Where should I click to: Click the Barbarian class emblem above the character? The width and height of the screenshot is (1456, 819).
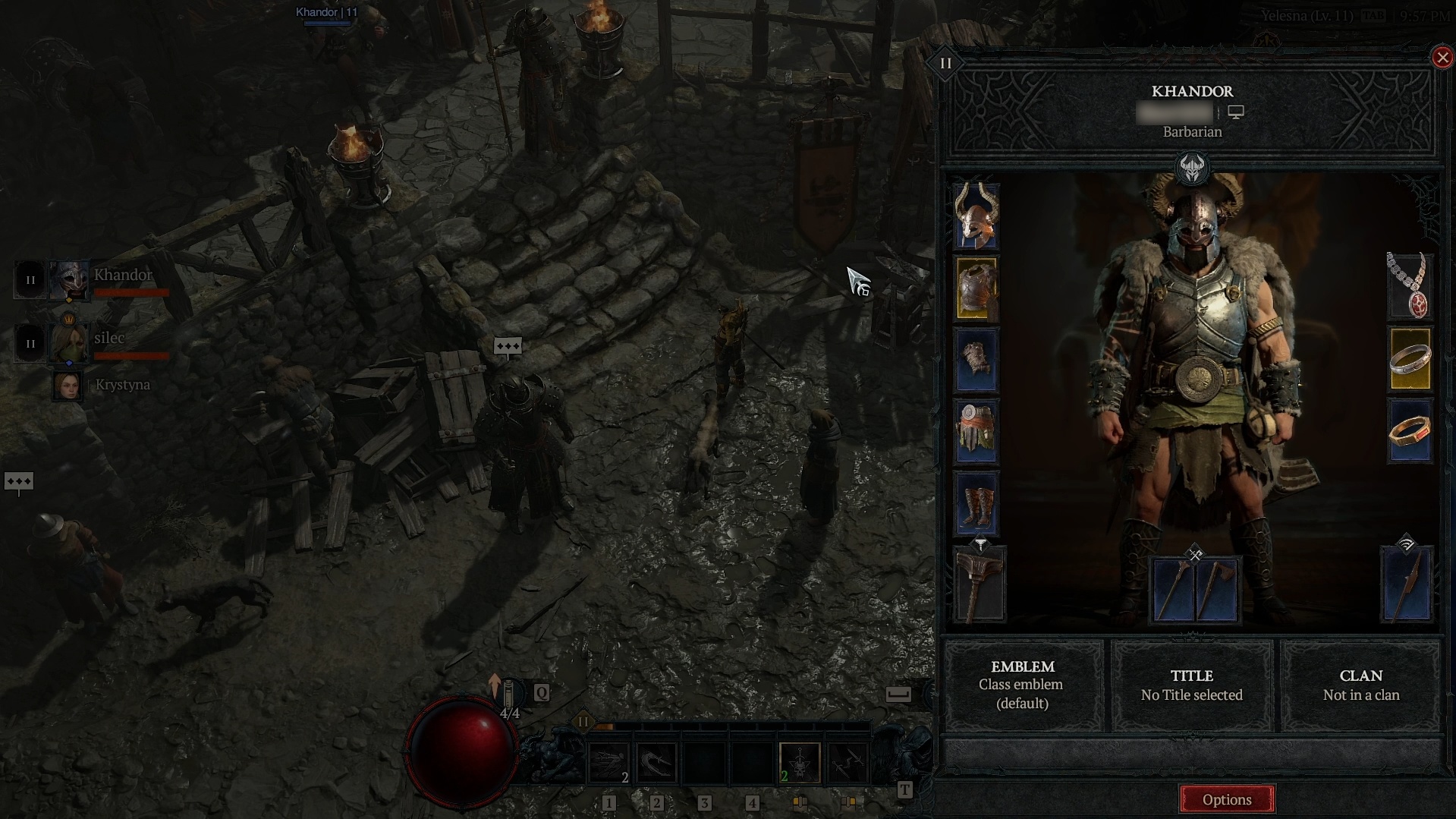(1192, 169)
